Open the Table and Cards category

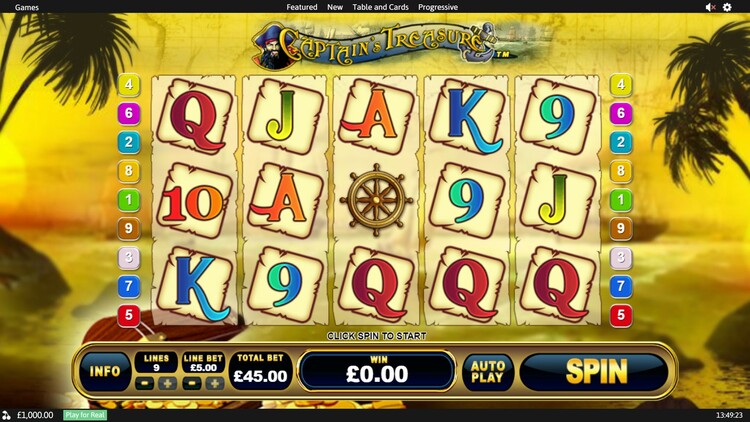click(380, 7)
